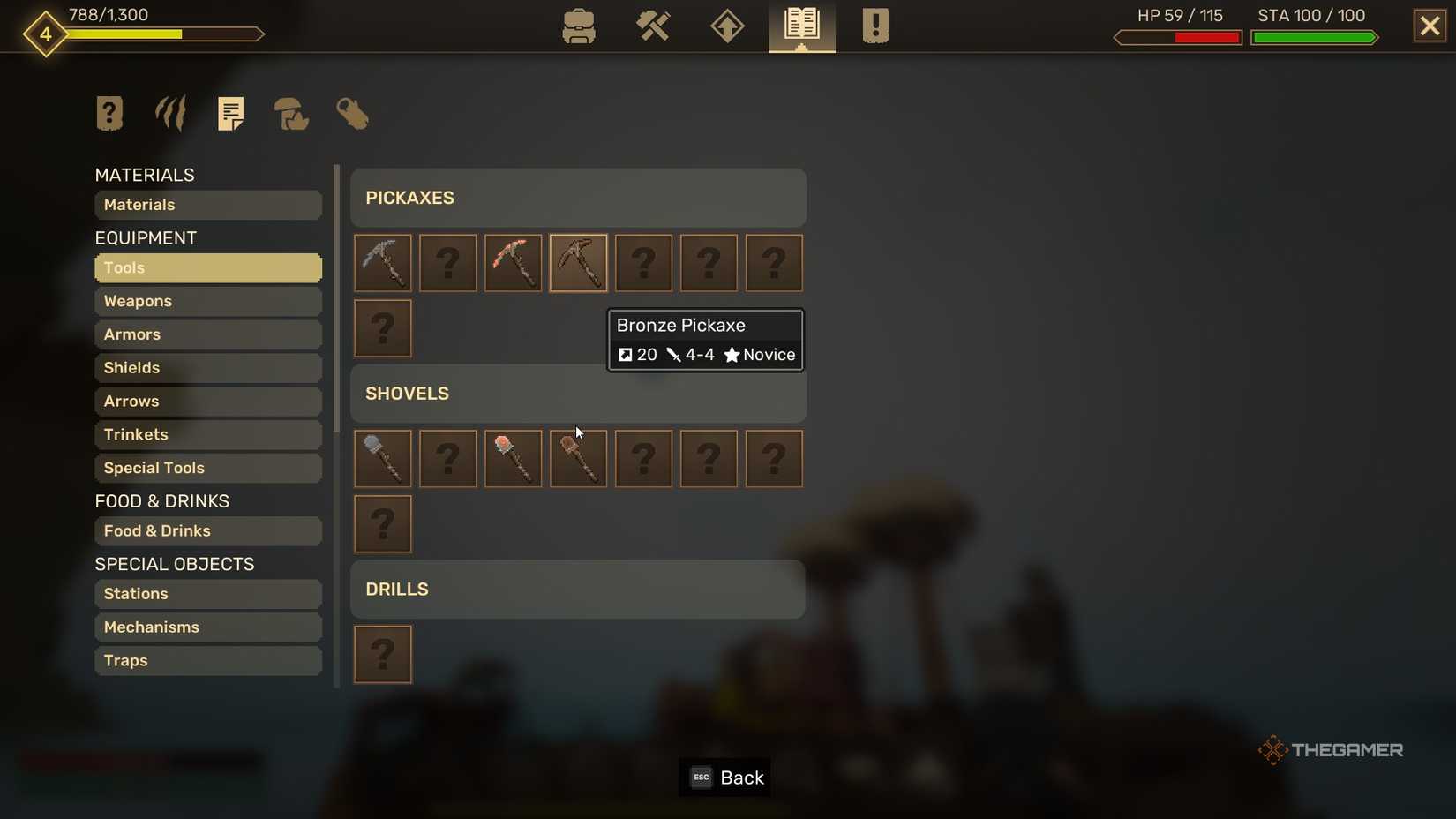Open the mushroom flora icon
Viewport: 1456px width, 819px height.
click(290, 115)
